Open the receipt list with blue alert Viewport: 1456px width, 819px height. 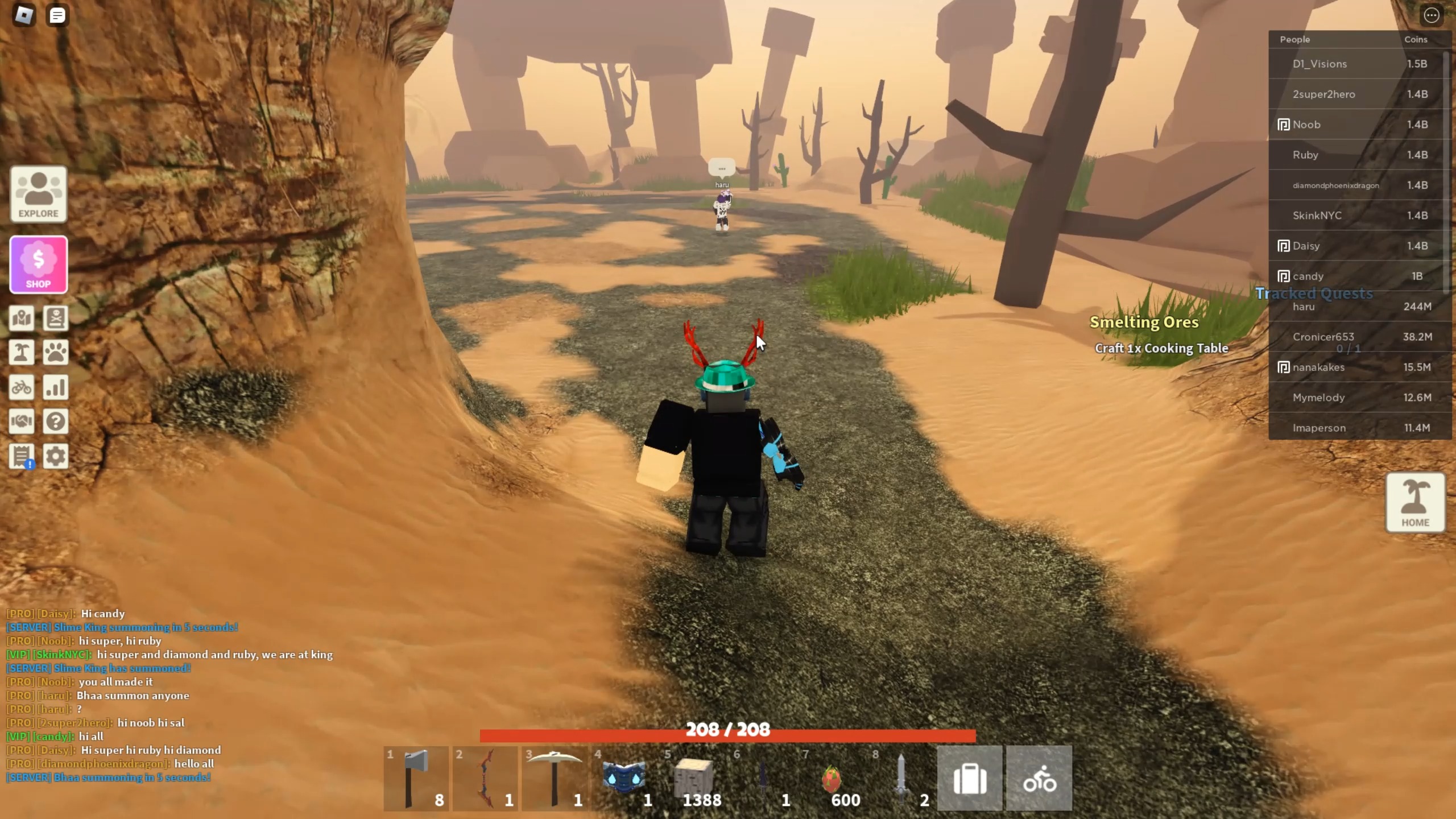pos(22,456)
